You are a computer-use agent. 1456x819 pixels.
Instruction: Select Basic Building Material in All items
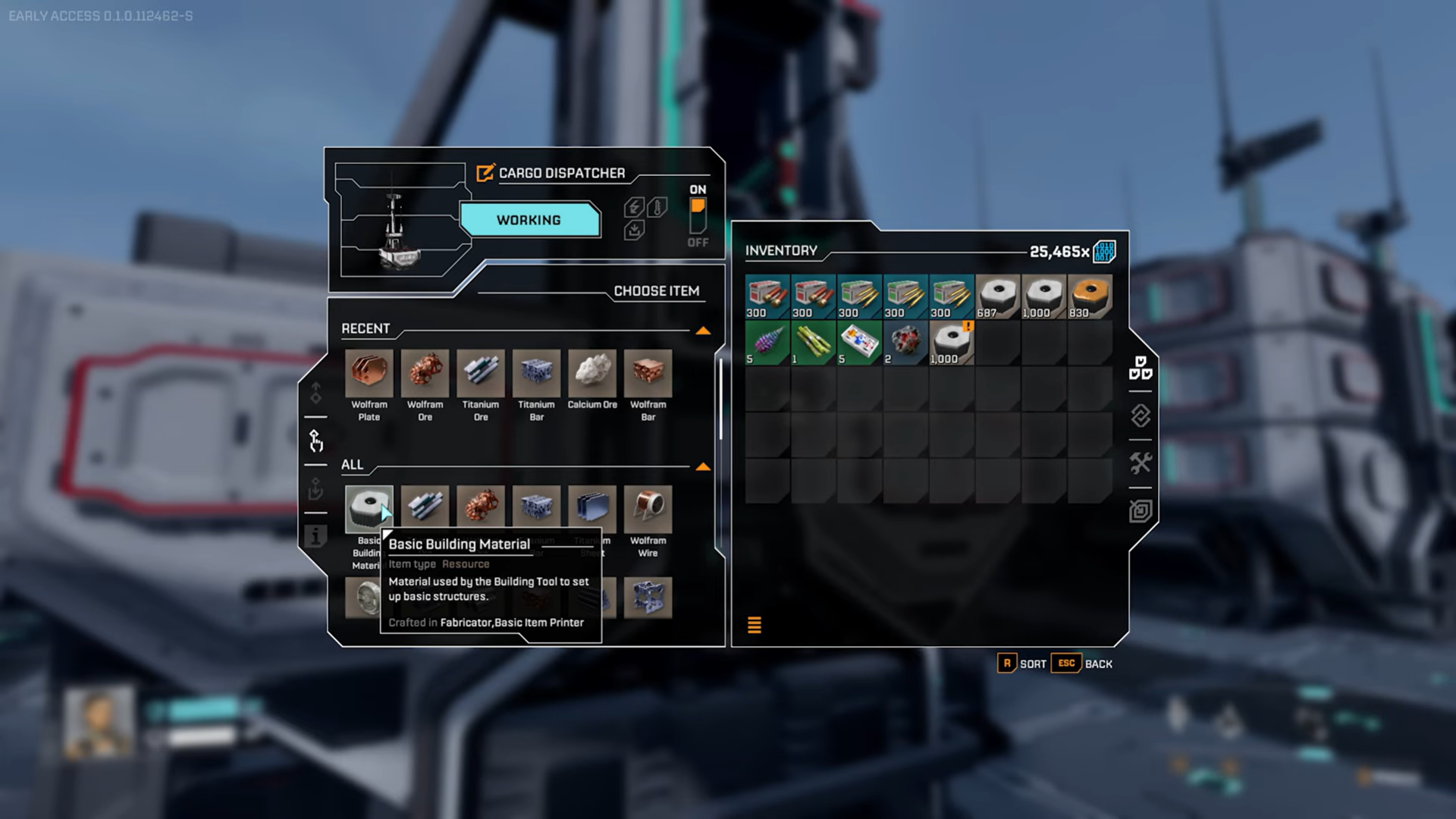click(369, 508)
